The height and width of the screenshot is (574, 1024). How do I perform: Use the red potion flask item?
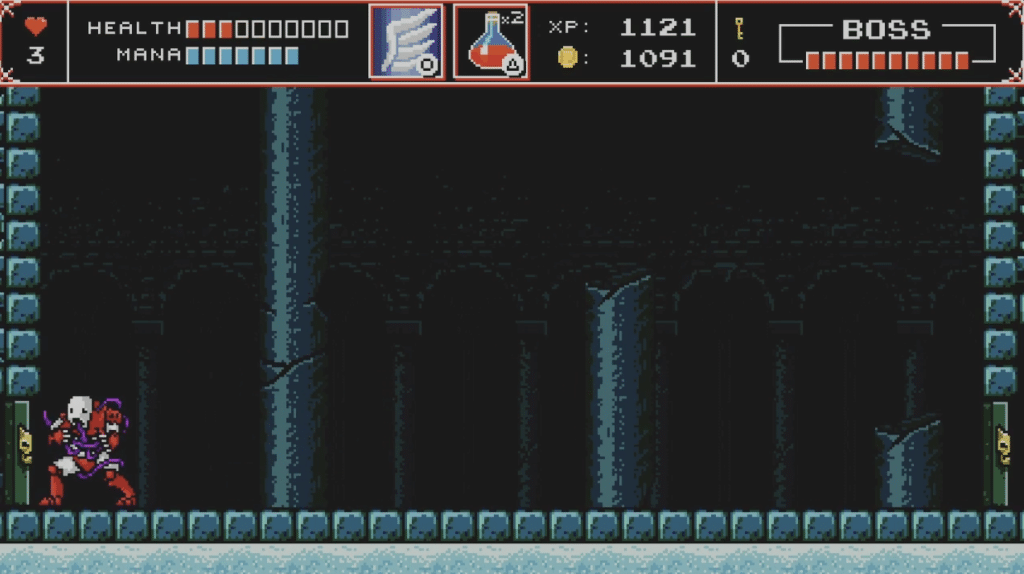(x=491, y=42)
